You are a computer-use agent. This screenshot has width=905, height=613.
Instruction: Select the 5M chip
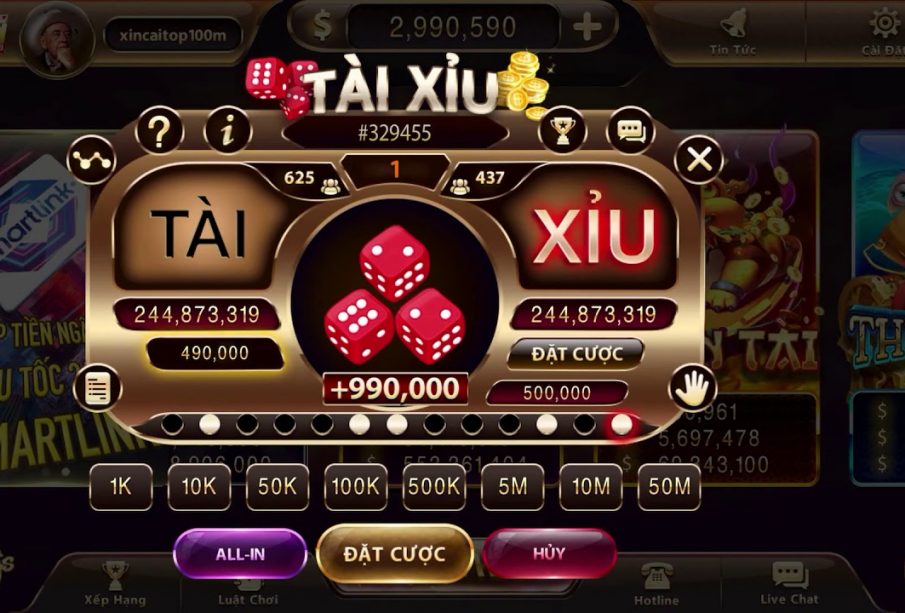[512, 487]
